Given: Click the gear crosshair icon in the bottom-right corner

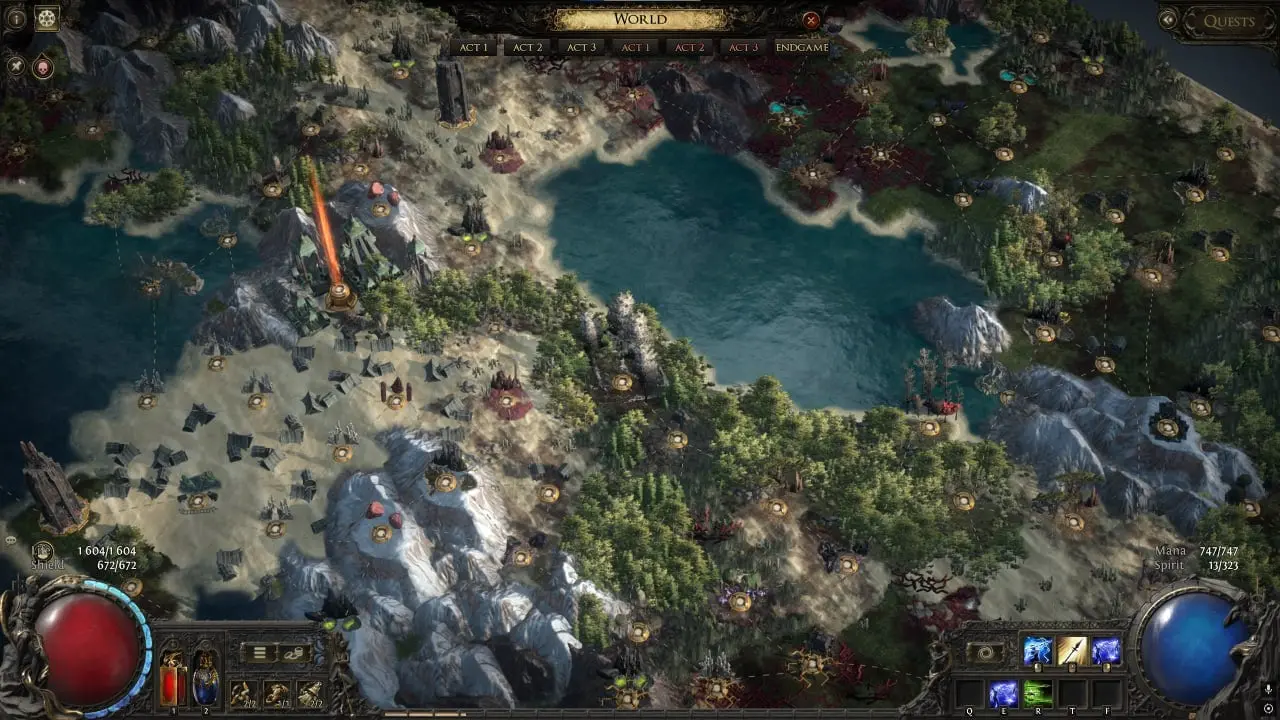Looking at the screenshot, I should pyautogui.click(x=1267, y=708).
